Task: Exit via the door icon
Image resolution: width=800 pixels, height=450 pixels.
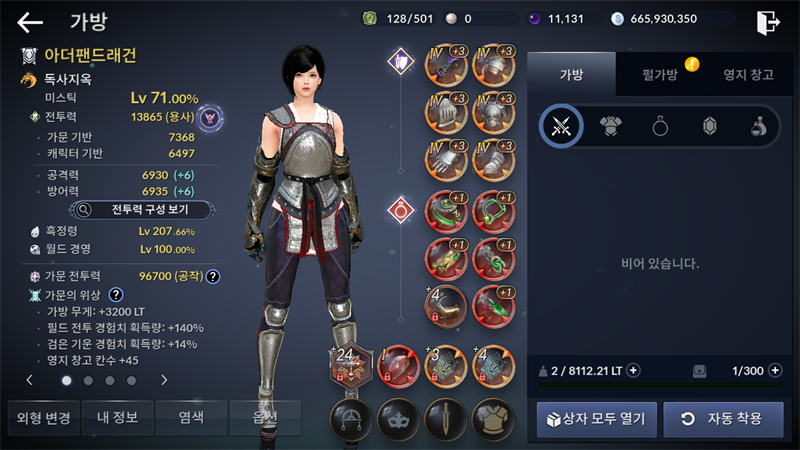Action: click(x=768, y=21)
